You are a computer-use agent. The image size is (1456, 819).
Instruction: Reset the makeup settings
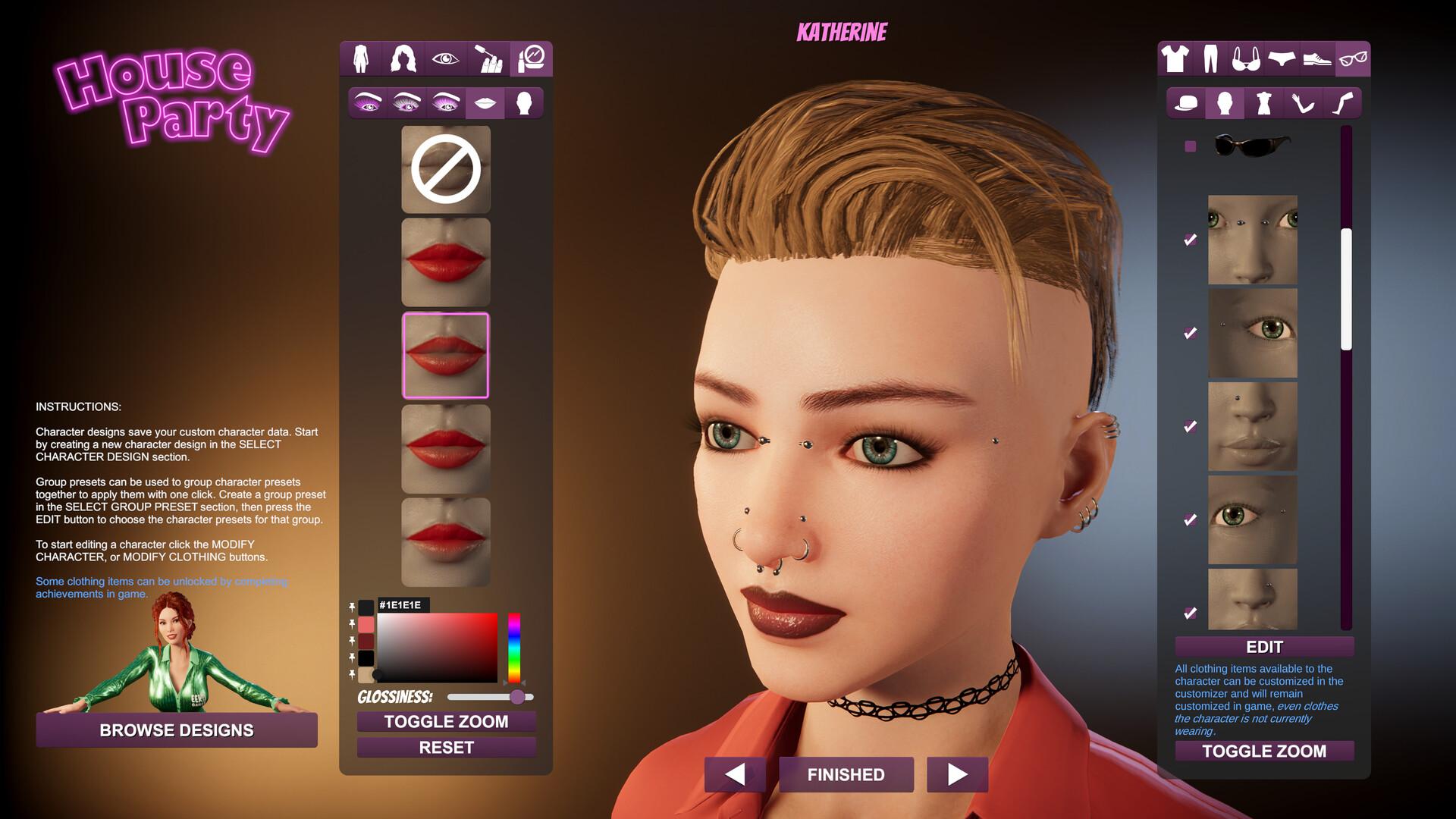(446, 748)
